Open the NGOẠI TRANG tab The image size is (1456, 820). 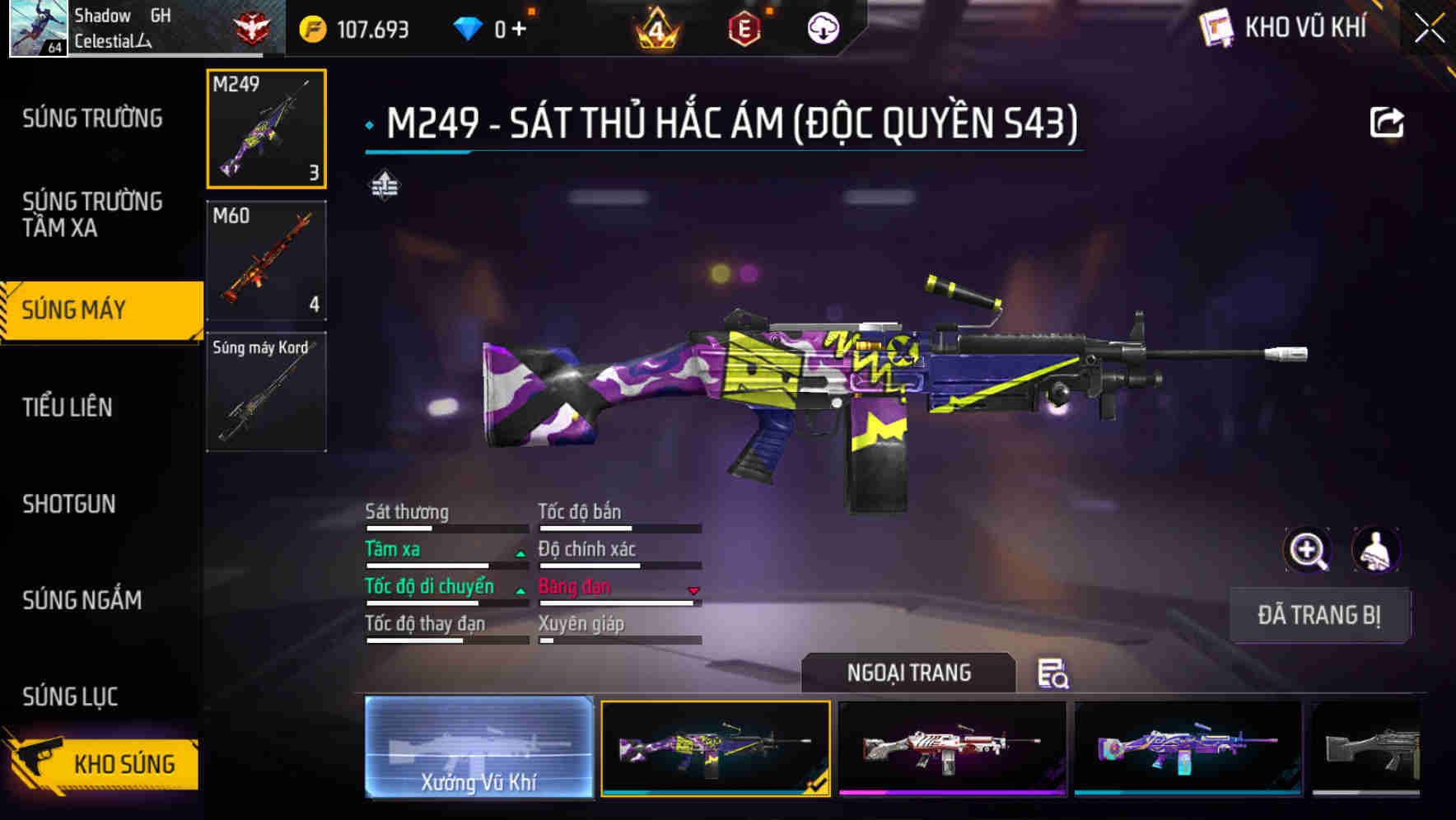tap(908, 673)
